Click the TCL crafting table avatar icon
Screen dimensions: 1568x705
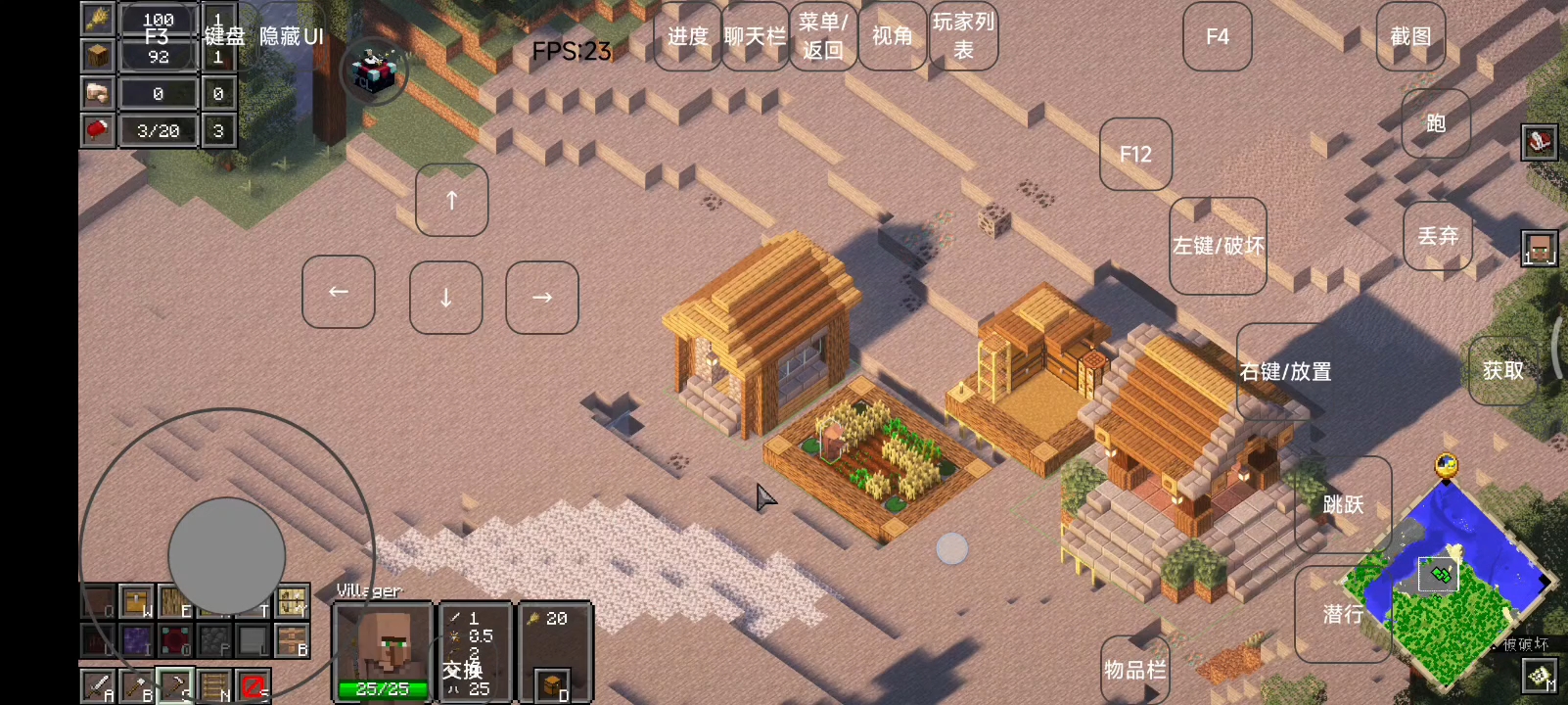click(x=377, y=71)
